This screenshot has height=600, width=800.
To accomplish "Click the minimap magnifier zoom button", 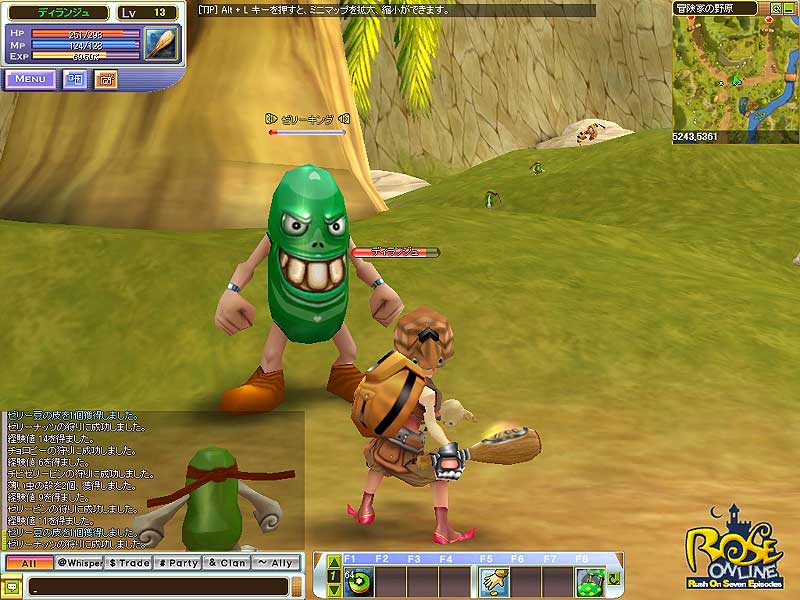I will (777, 7).
